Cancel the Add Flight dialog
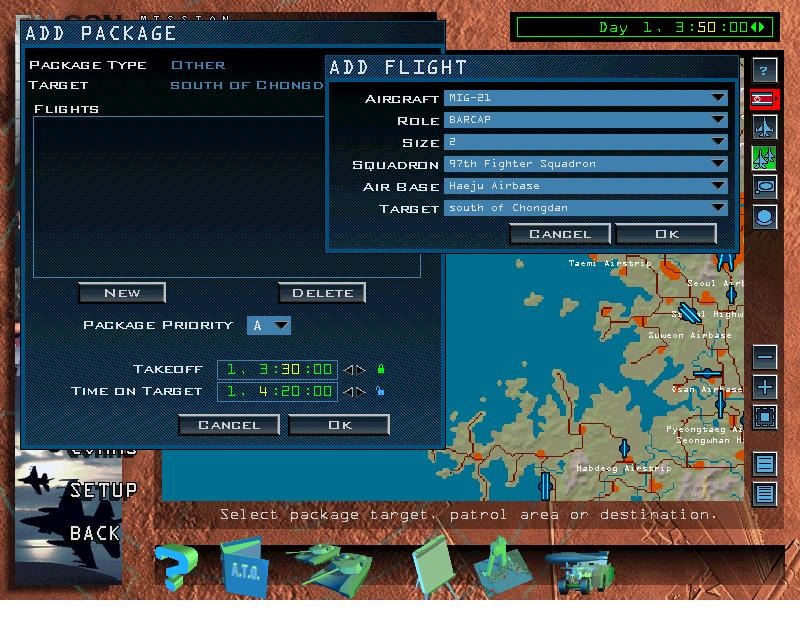This screenshot has width=800, height=618. pyautogui.click(x=560, y=234)
